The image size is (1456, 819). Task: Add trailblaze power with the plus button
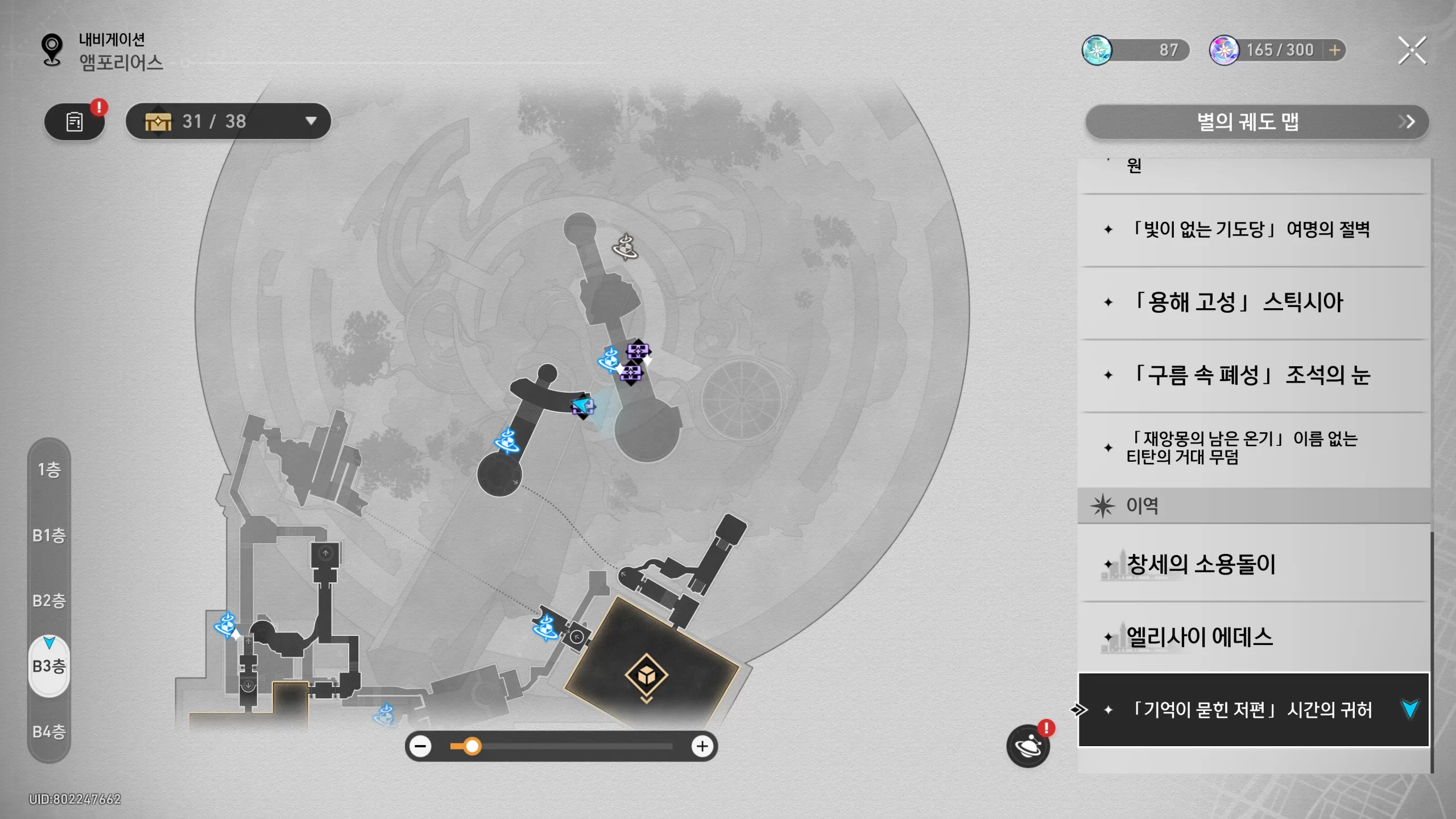click(1334, 51)
